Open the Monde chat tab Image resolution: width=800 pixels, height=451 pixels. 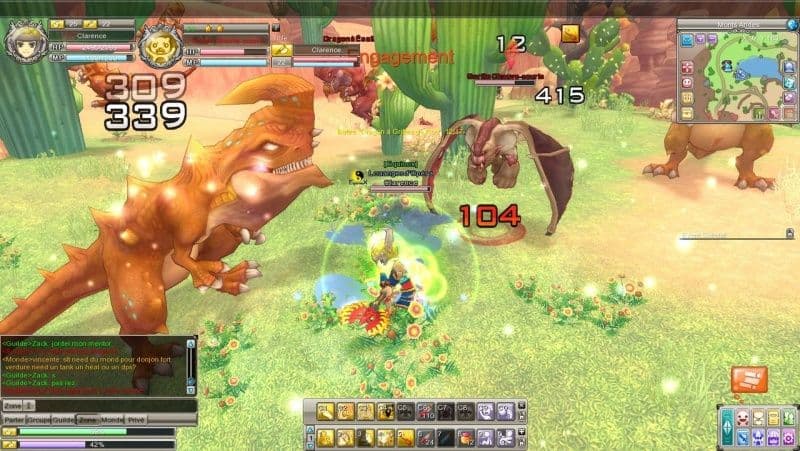[112, 420]
